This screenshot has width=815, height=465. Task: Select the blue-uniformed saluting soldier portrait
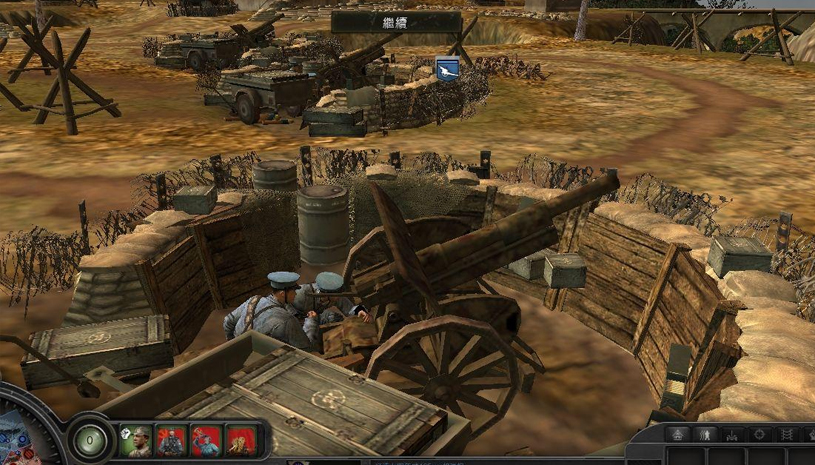point(206,441)
